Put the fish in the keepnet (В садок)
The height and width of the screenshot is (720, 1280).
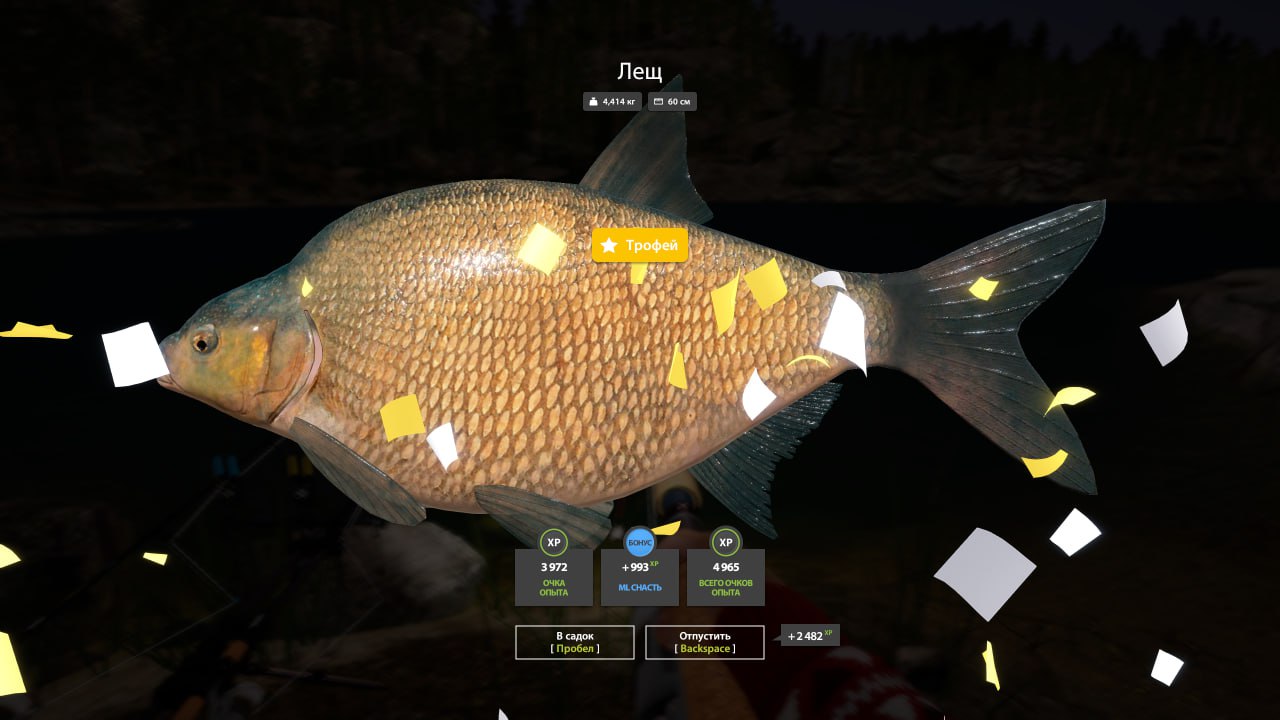[x=575, y=642]
